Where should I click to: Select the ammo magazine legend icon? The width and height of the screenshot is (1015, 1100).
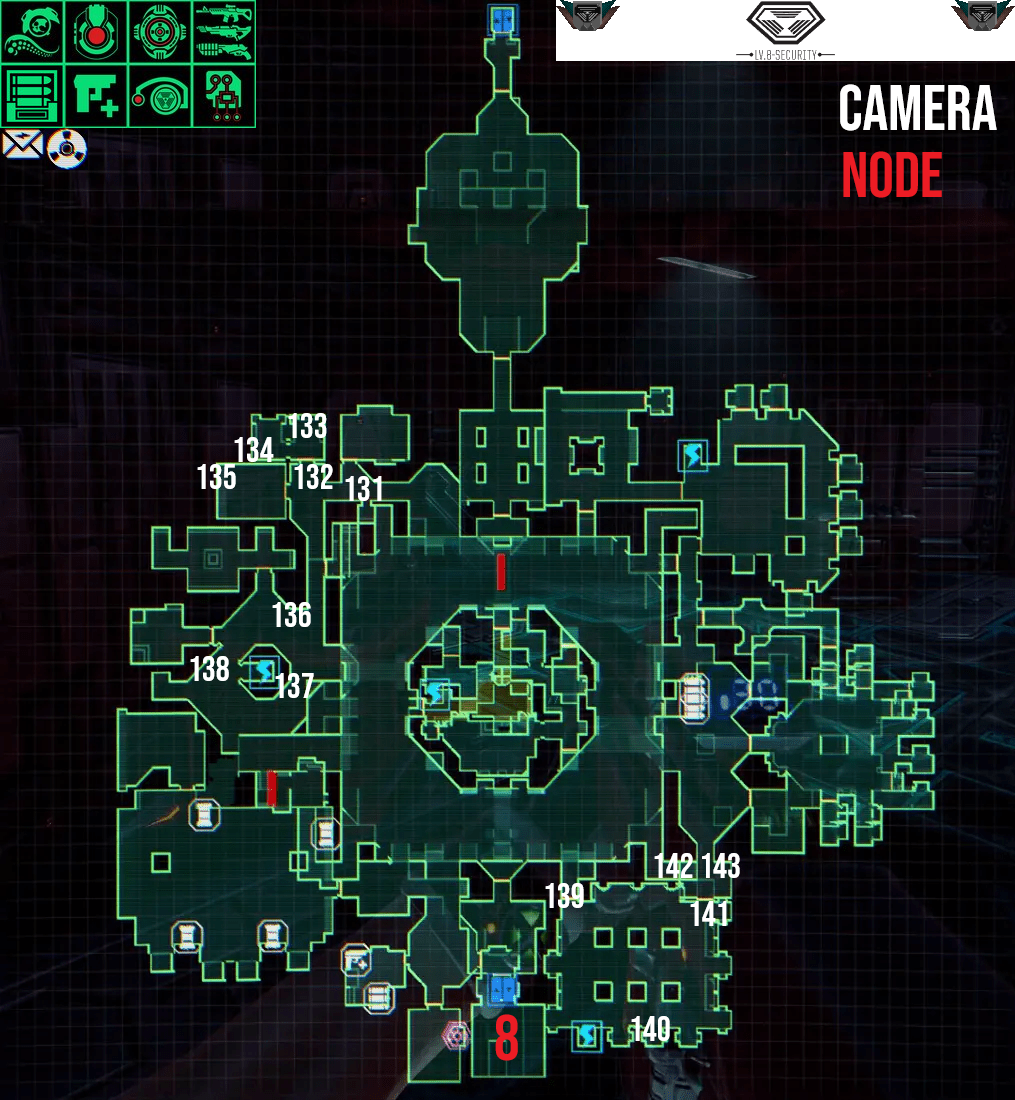pyautogui.click(x=32, y=96)
